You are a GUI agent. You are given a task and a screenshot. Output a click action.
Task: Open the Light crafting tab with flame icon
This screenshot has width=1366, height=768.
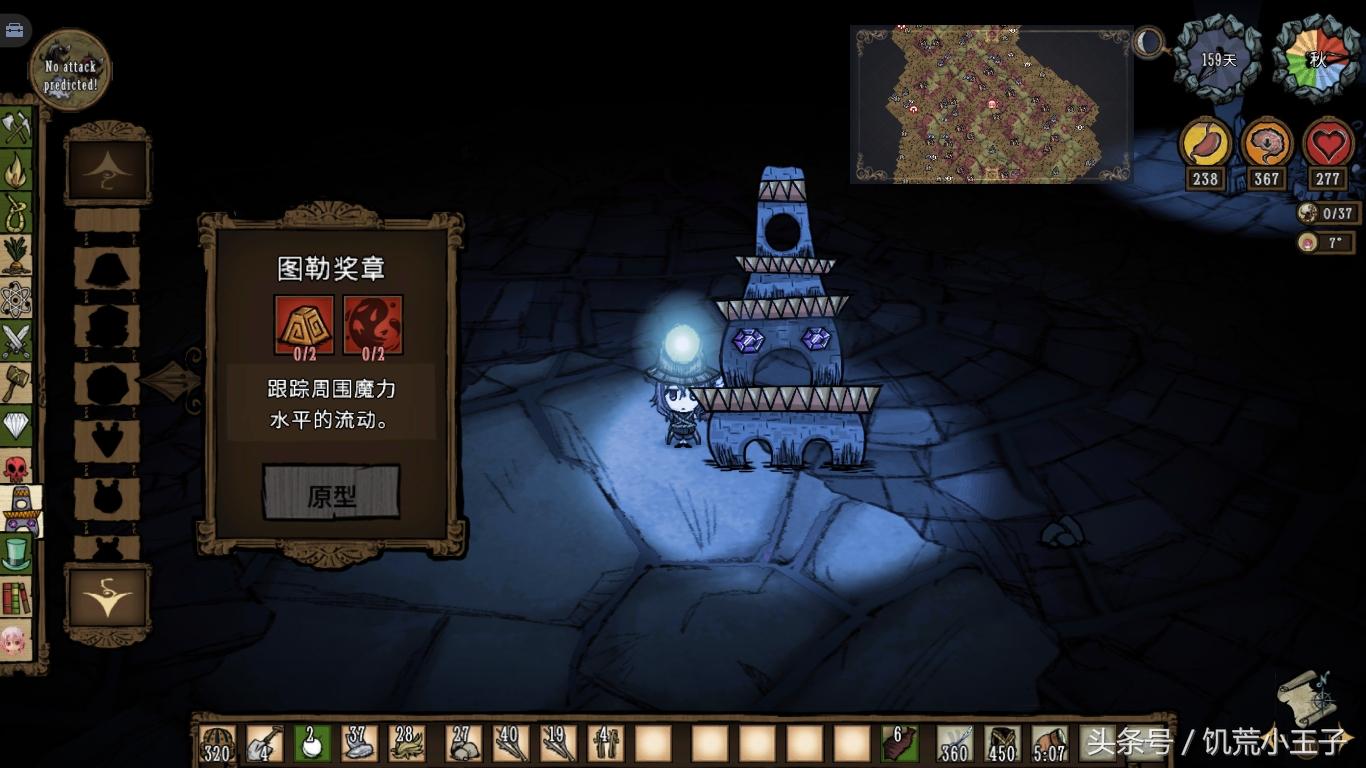click(x=16, y=171)
